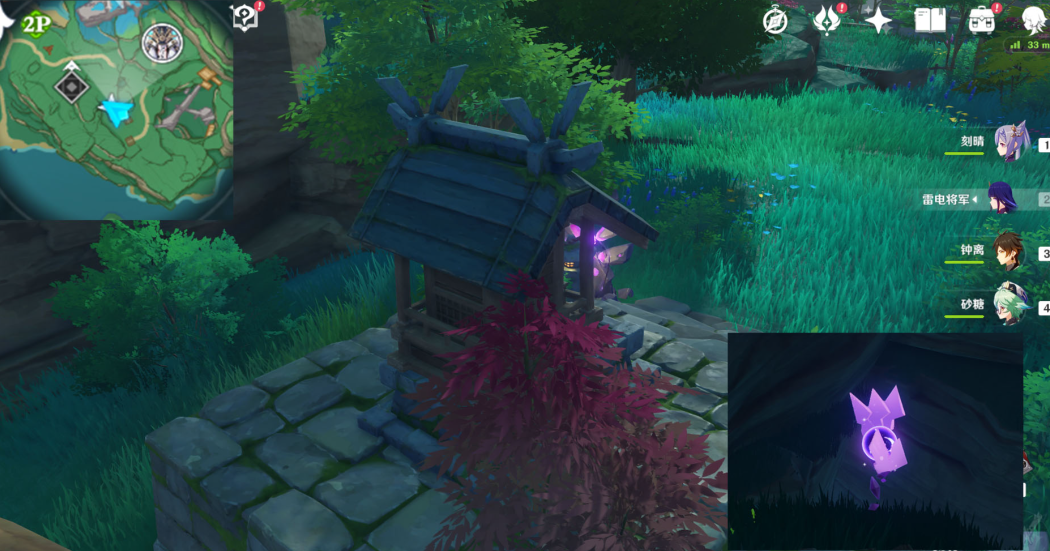Viewport: 1050px width, 551px height.
Task: Switch to party member 钟离
Action: click(x=1010, y=253)
